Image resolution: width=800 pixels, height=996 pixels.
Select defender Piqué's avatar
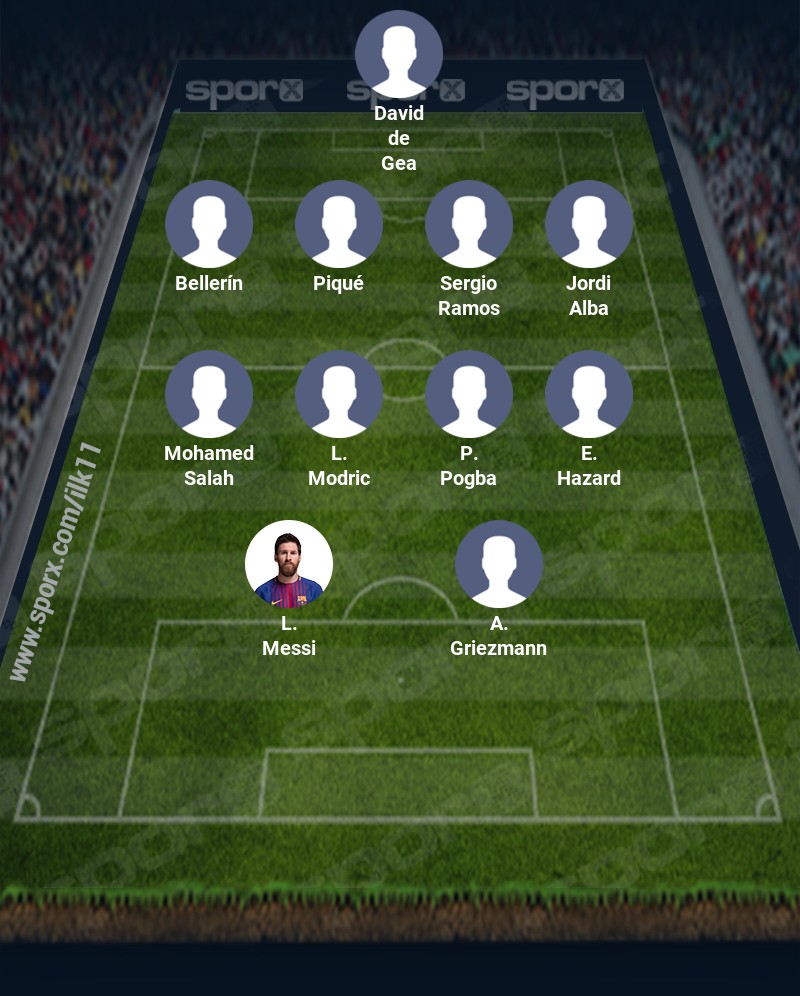(x=339, y=224)
